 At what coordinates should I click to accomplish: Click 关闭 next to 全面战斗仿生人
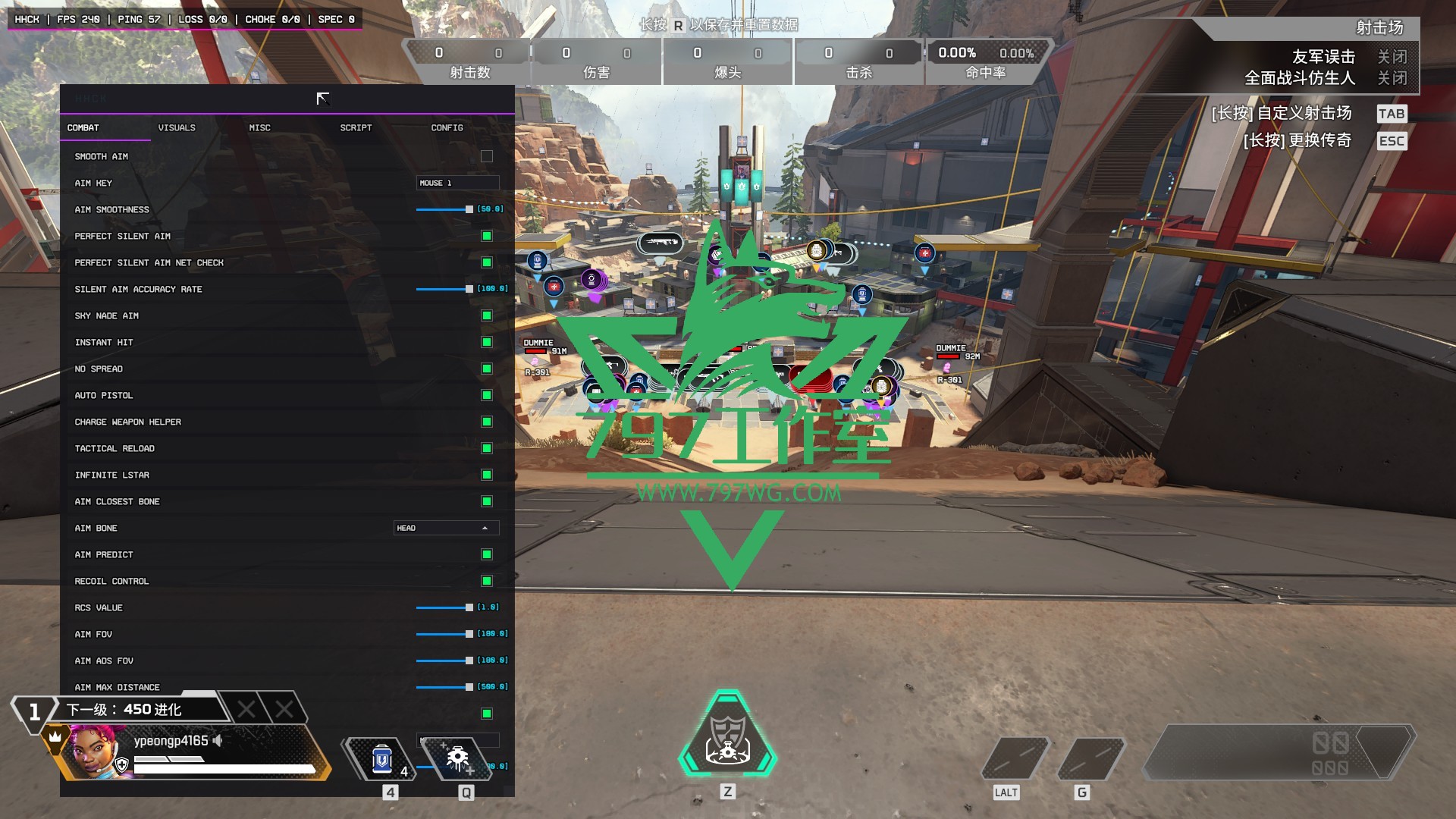point(1392,77)
